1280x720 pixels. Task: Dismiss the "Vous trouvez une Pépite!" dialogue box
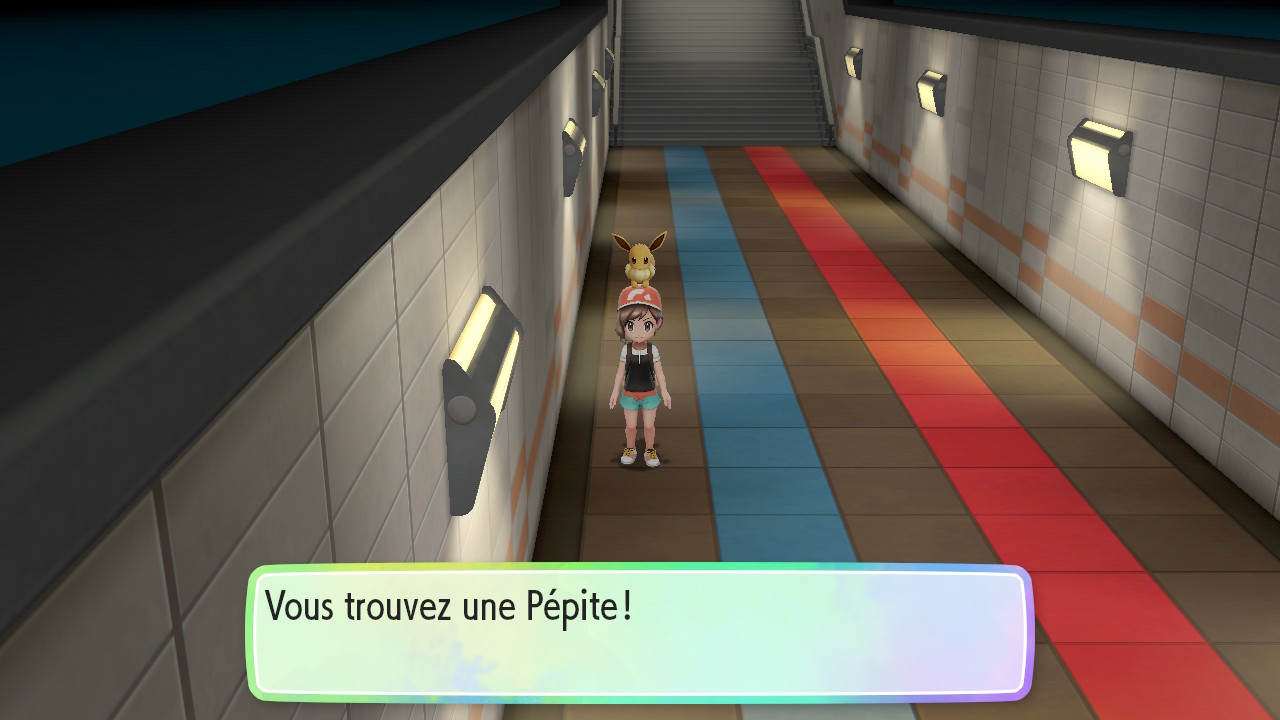pyautogui.click(x=638, y=632)
